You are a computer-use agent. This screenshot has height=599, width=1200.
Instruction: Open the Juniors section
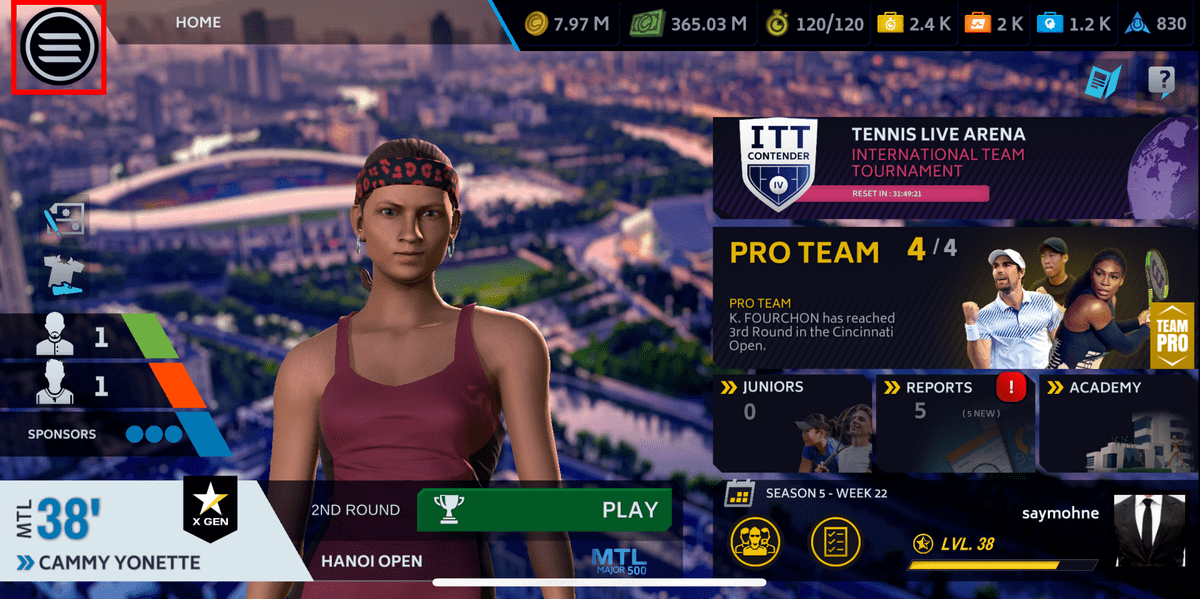793,423
